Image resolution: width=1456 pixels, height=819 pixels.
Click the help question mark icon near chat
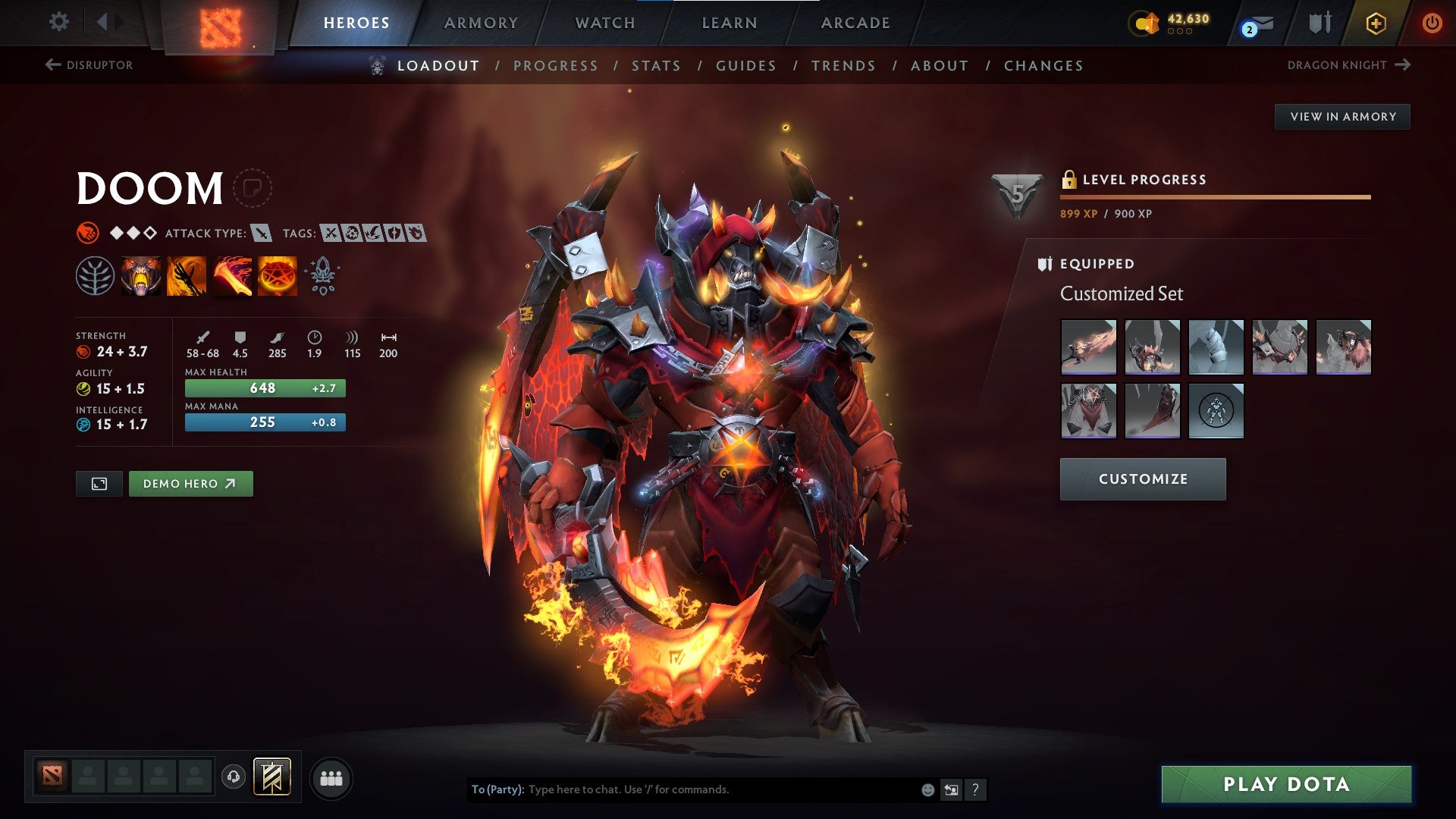(975, 789)
